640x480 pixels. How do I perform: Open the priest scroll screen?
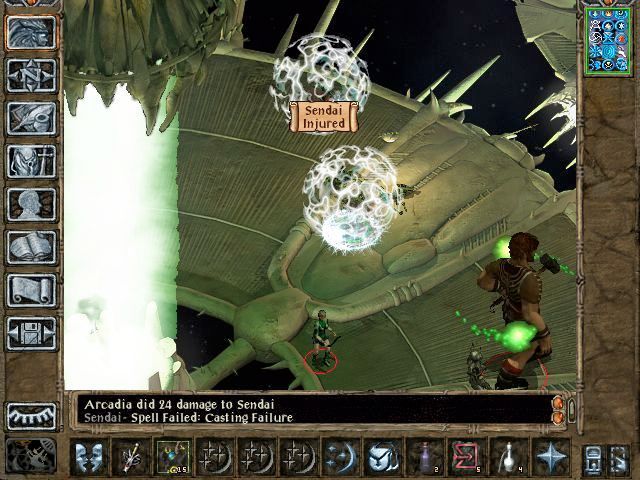click(31, 290)
